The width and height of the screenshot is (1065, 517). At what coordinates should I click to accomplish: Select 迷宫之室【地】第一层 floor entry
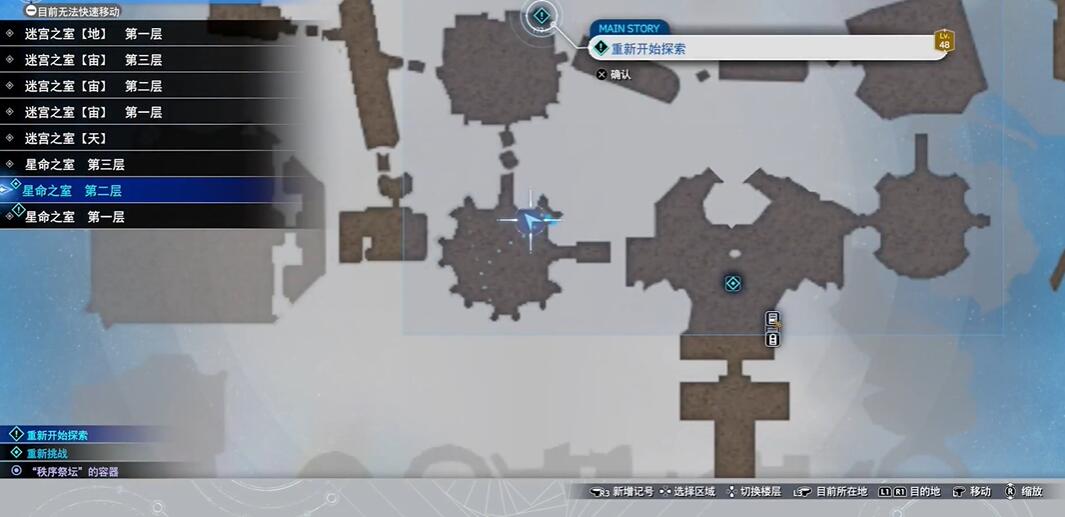(93, 34)
